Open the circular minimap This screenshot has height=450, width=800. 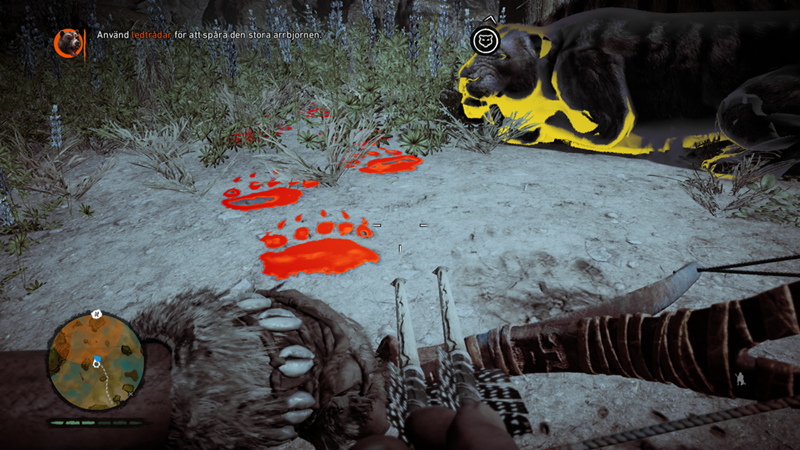pos(96,361)
